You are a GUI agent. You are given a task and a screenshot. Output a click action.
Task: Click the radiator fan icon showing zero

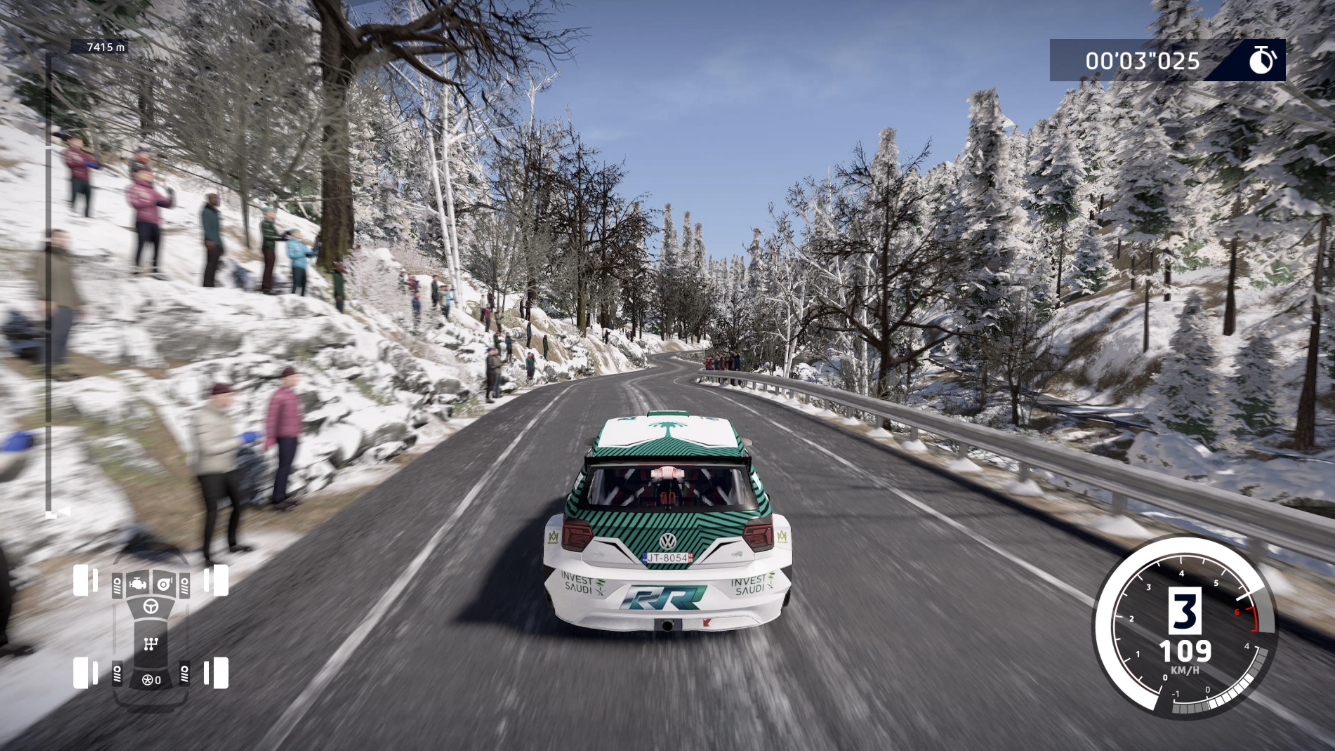(151, 679)
